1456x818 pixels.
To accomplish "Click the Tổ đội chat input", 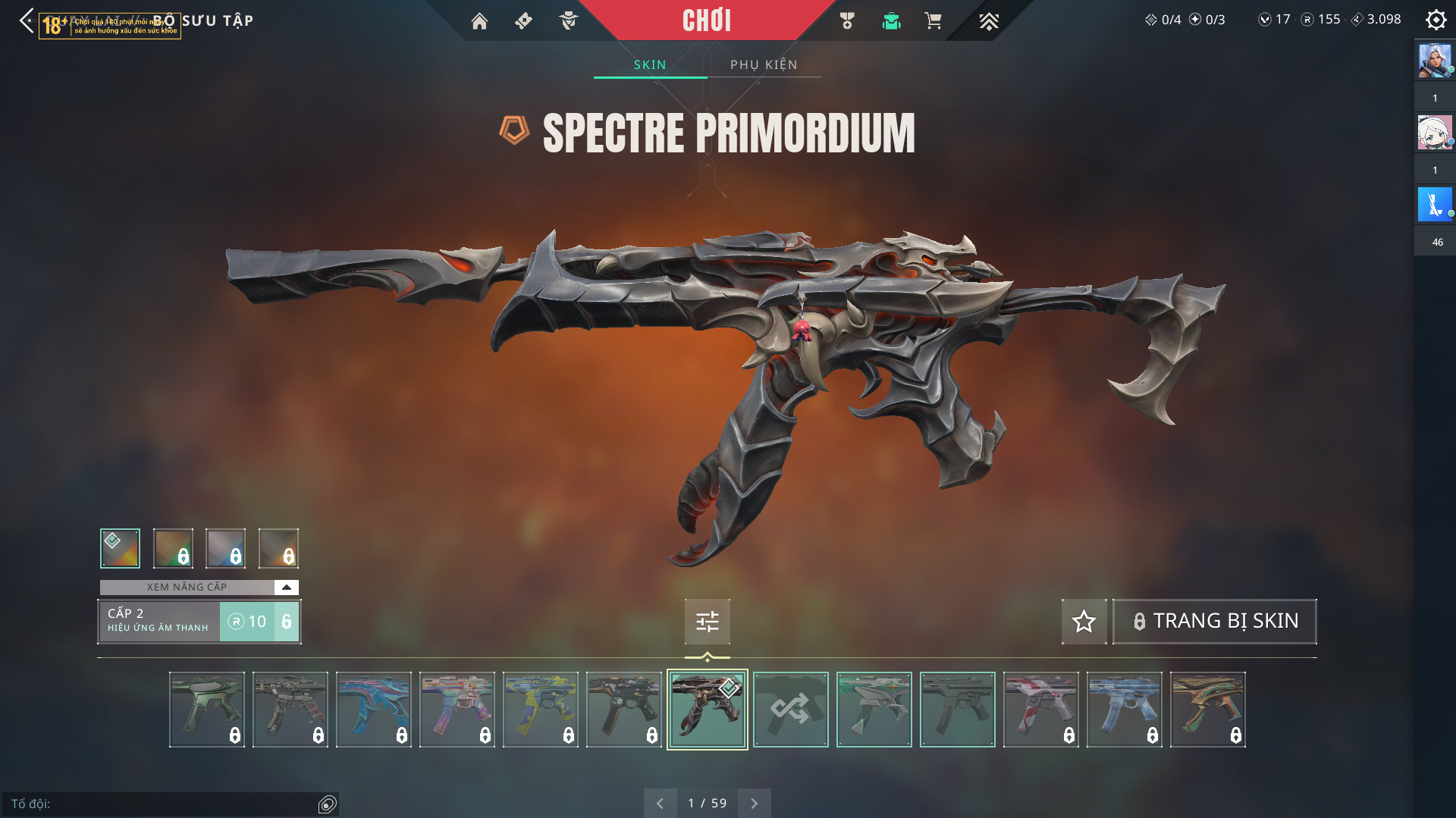I will [163, 804].
